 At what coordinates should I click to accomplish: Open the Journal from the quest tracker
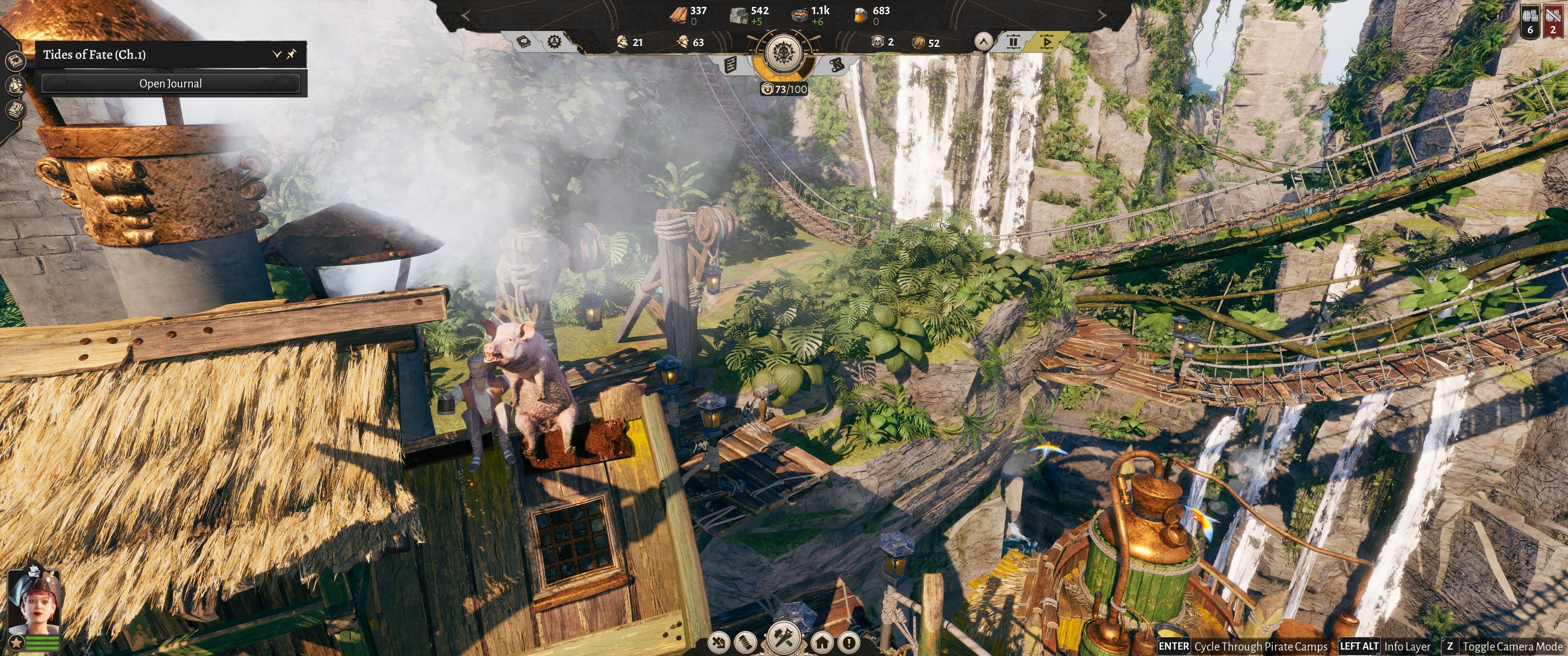[x=170, y=83]
